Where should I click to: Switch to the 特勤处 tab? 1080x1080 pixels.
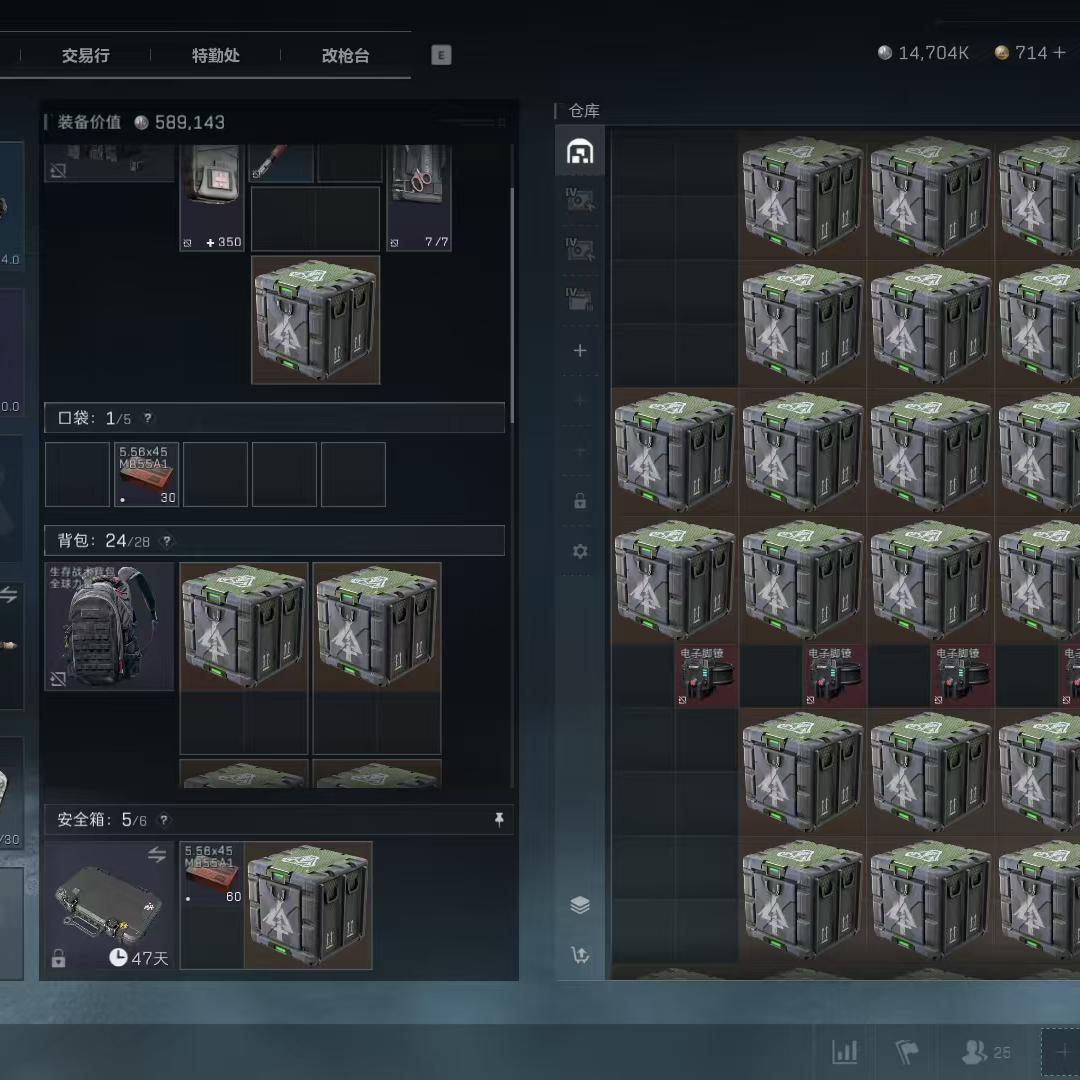[216, 56]
